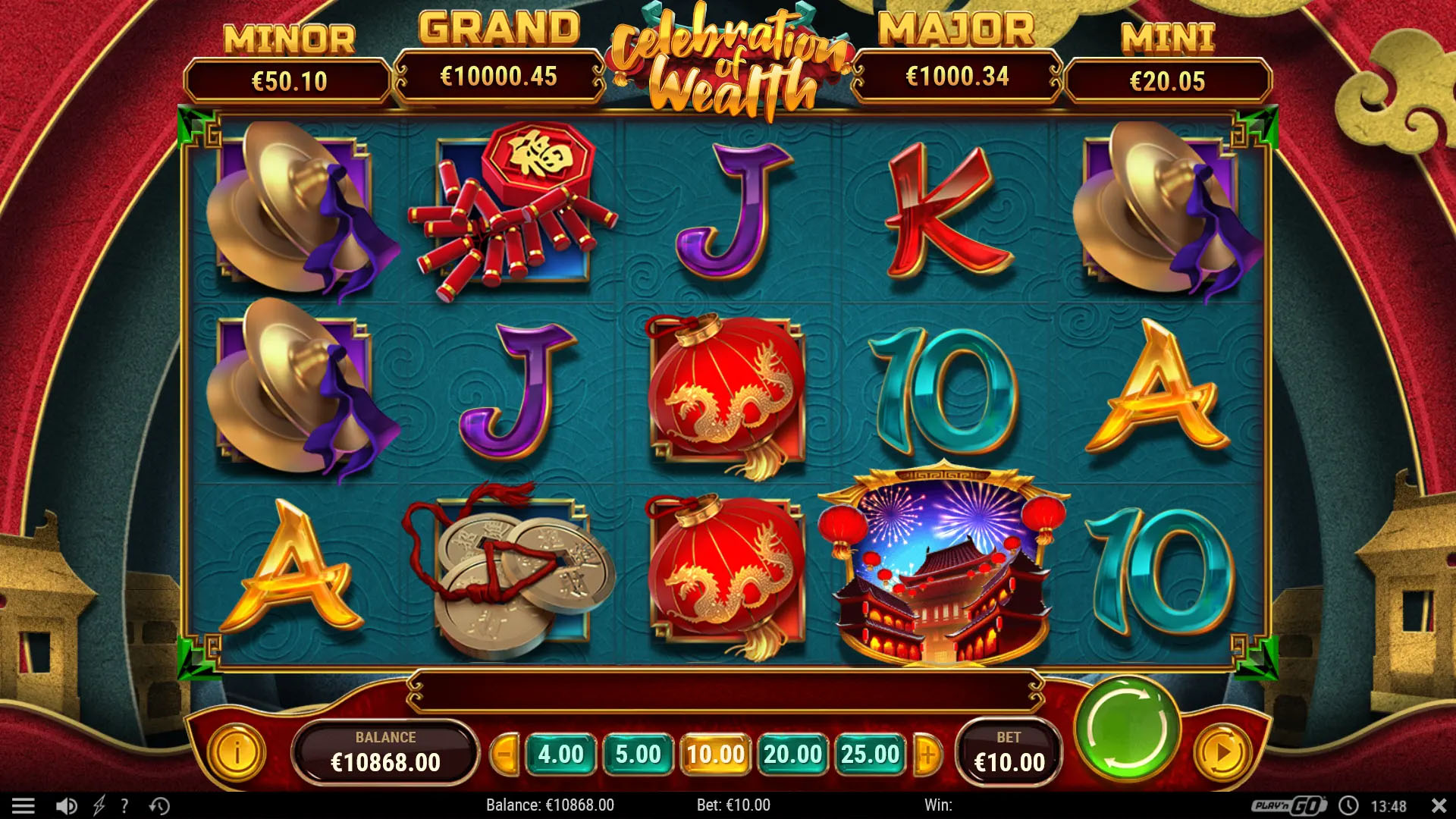1456x819 pixels.
Task: Increase the bet with the plus button
Action: click(x=927, y=755)
